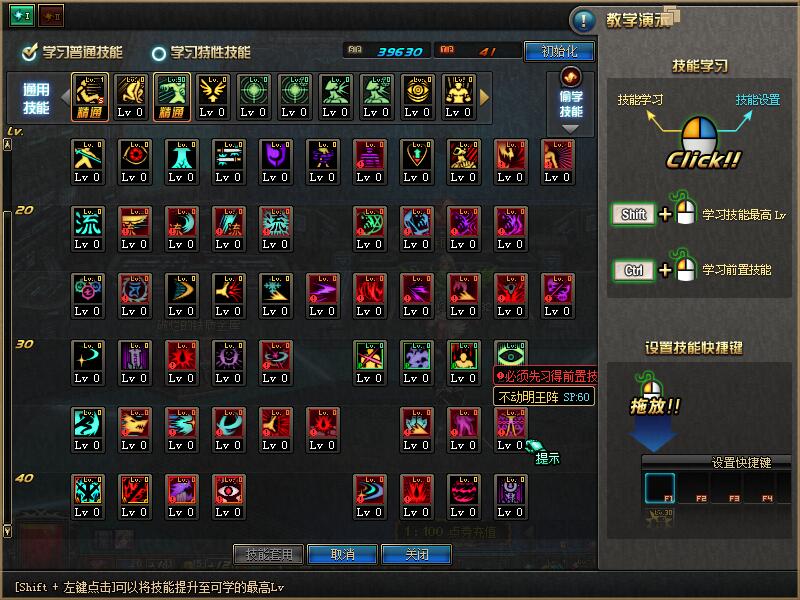Click the 初始化 reset button
The width and height of the screenshot is (800, 600).
559,51
